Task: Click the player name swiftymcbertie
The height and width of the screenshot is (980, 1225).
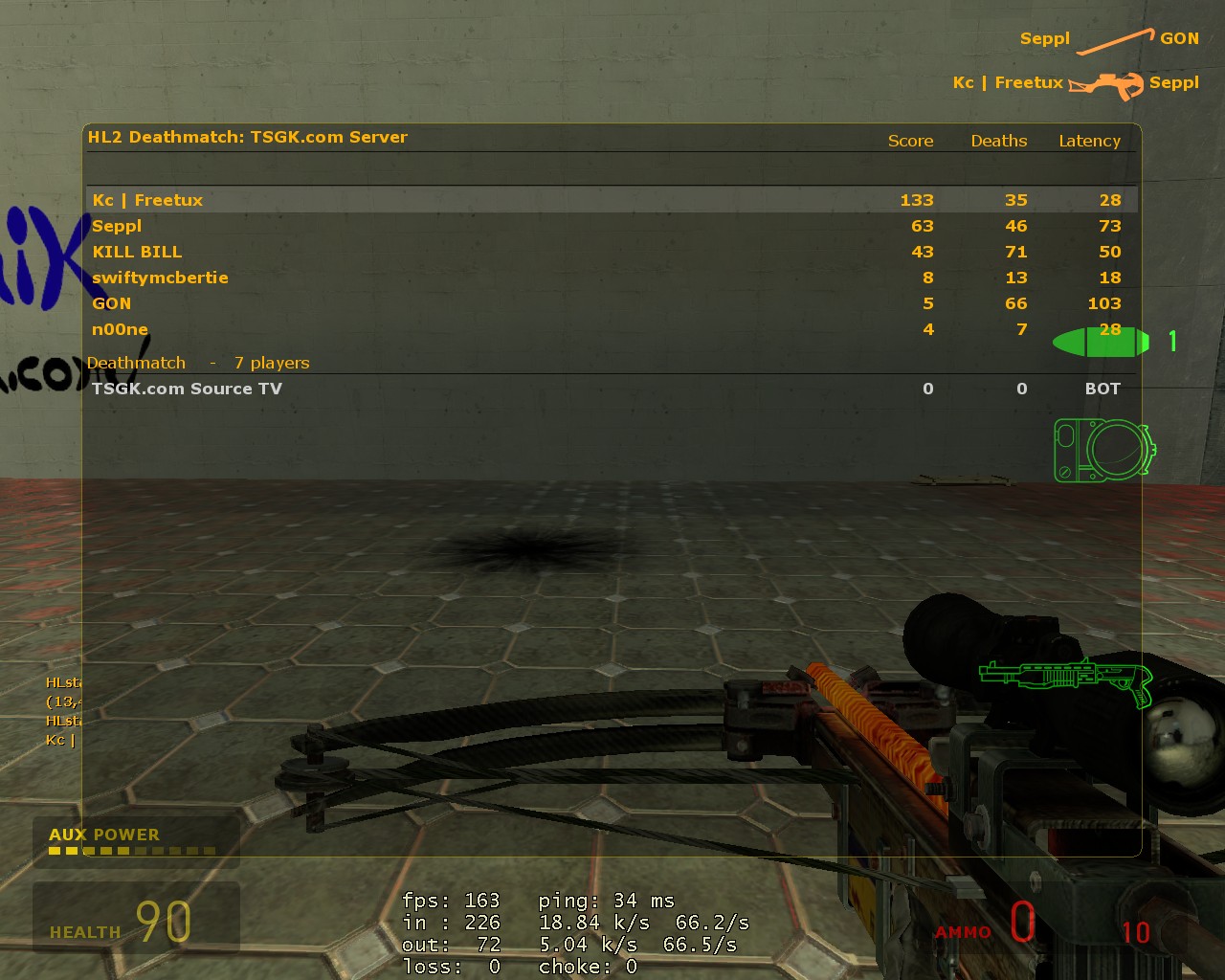Action: (161, 278)
